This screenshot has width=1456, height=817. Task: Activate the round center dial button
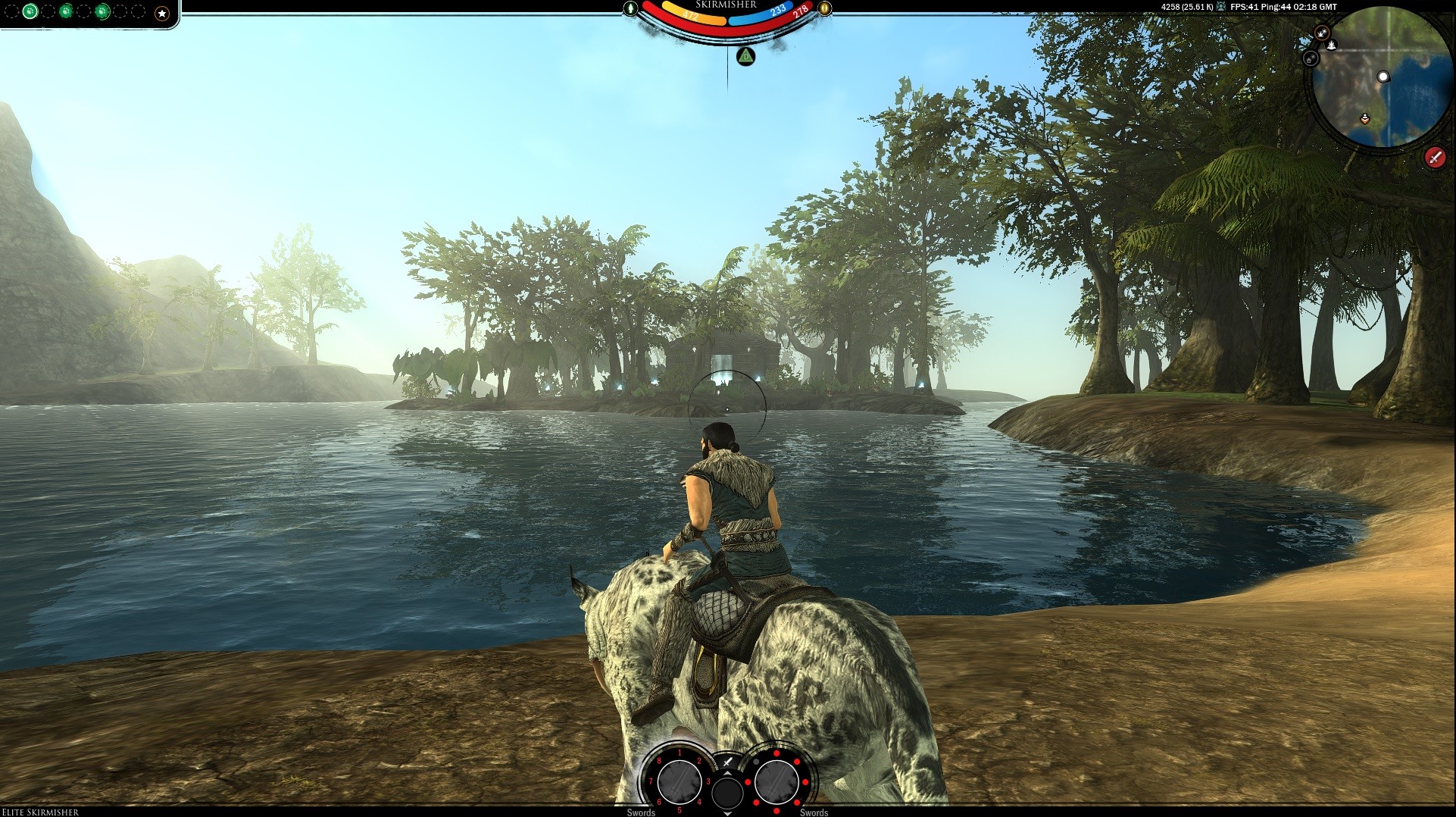728,793
